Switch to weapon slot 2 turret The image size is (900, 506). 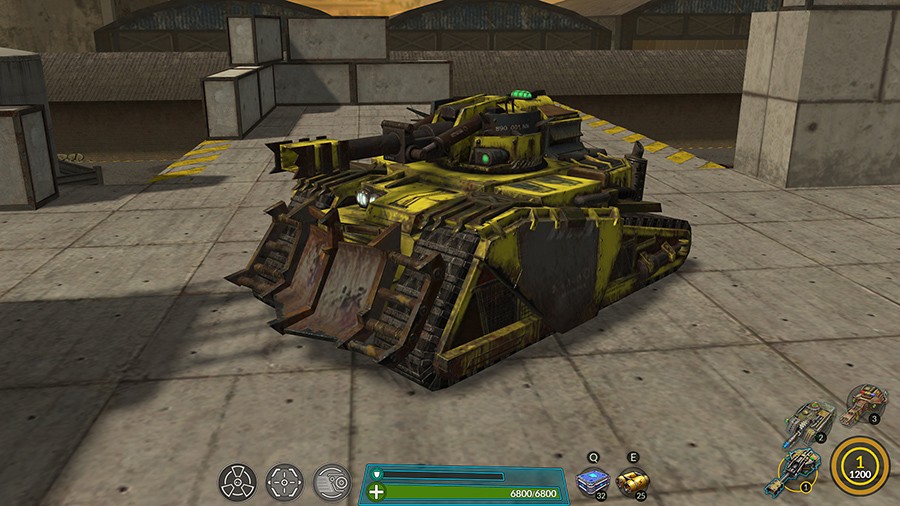coord(808,421)
